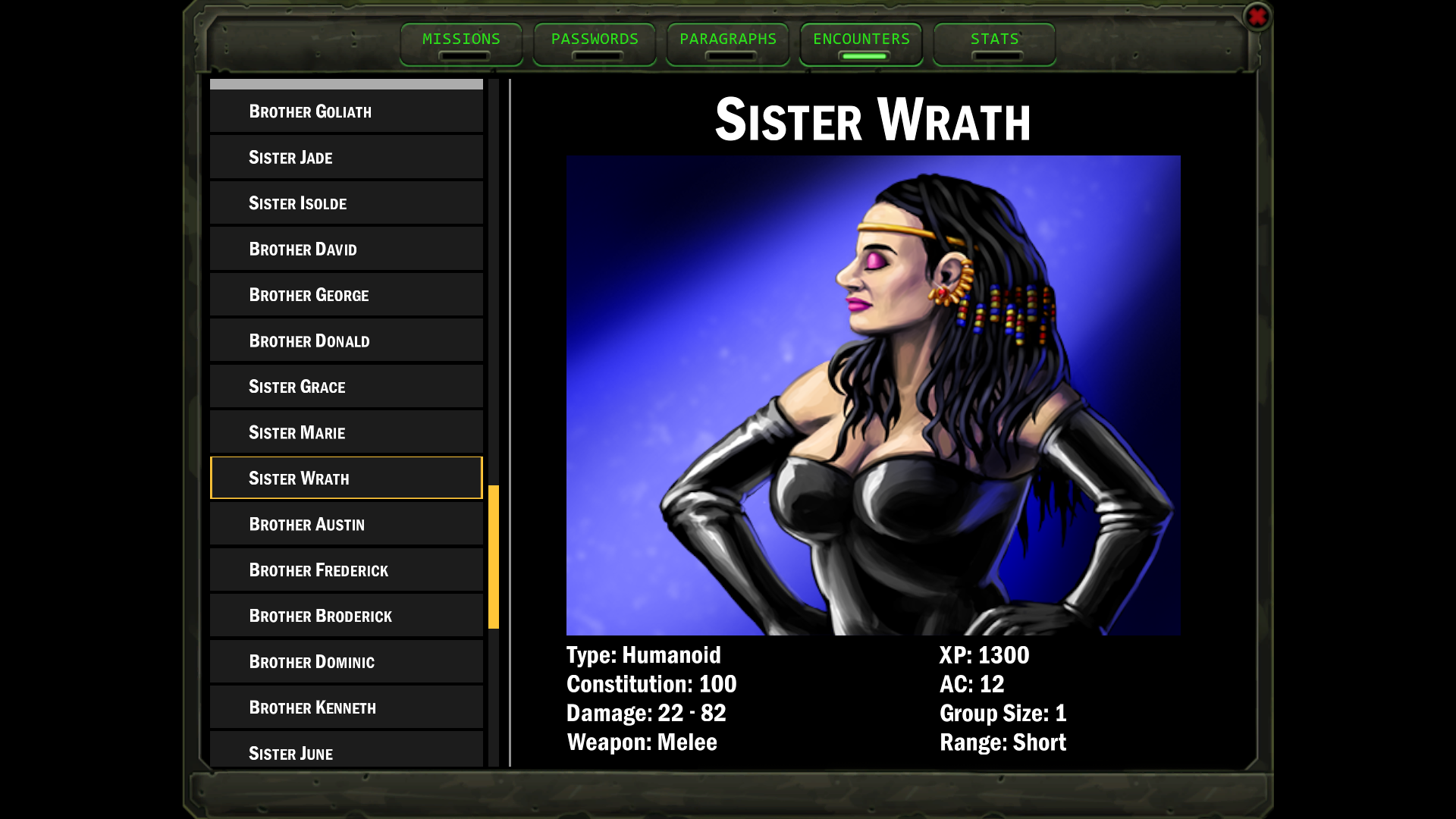Select the Encounters tab
The width and height of the screenshot is (1456, 819).
click(x=861, y=44)
